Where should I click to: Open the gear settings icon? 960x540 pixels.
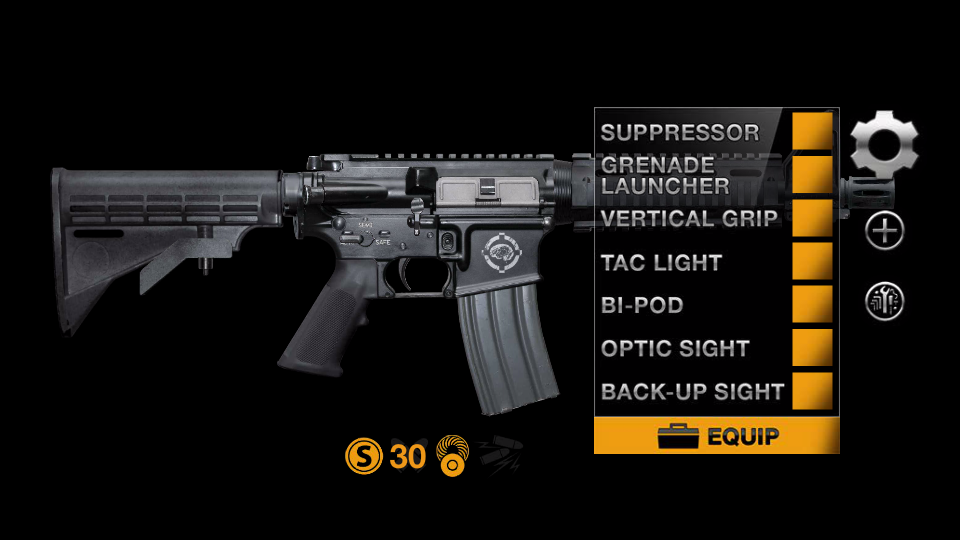click(884, 143)
